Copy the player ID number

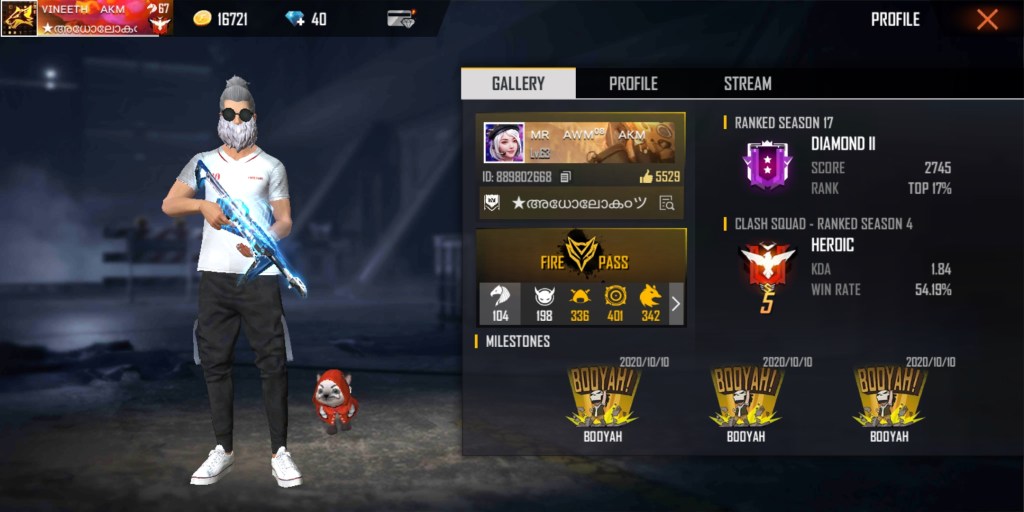coord(565,177)
